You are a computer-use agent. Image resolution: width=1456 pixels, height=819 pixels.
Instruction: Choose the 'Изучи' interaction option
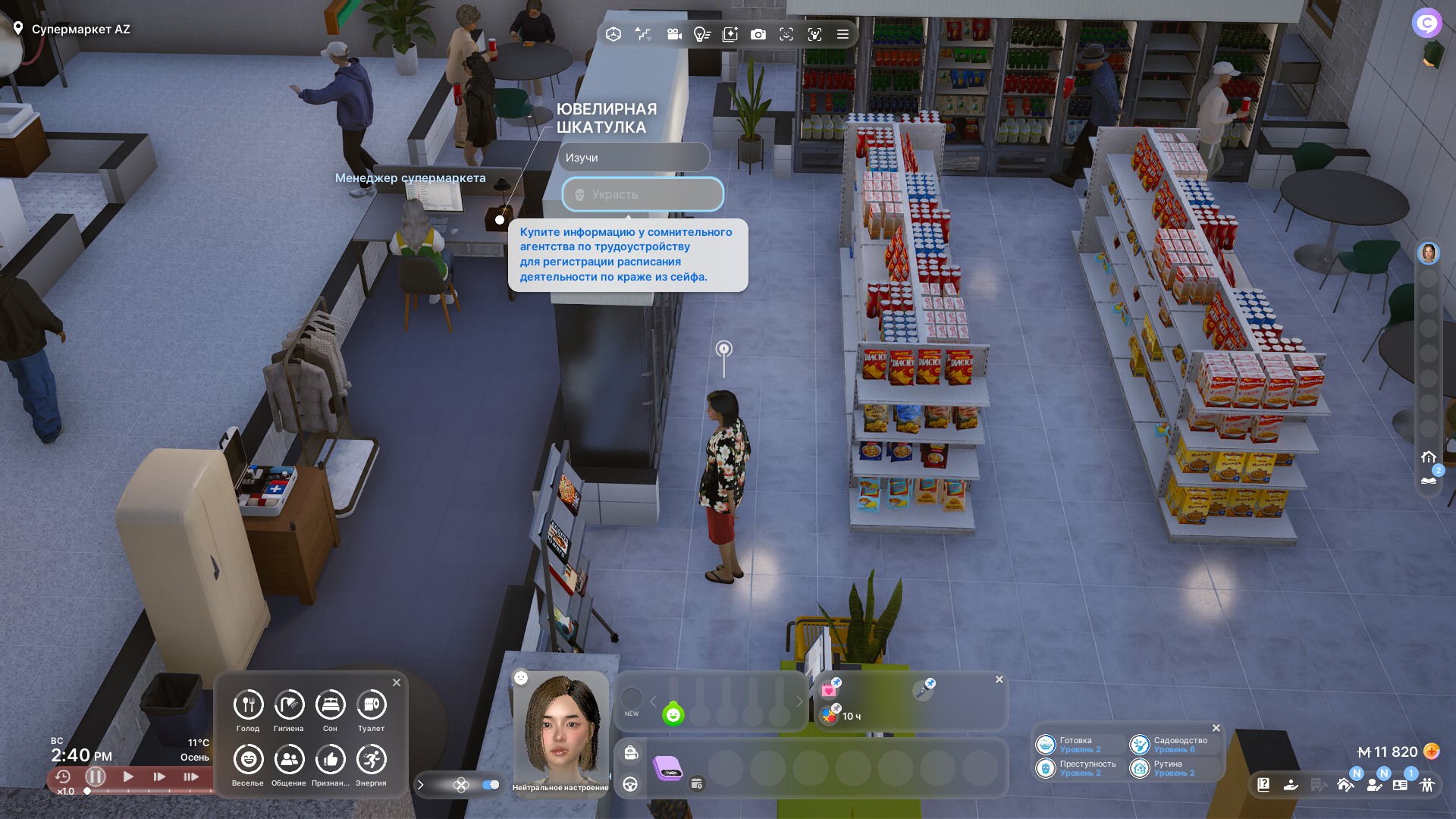[x=633, y=158]
